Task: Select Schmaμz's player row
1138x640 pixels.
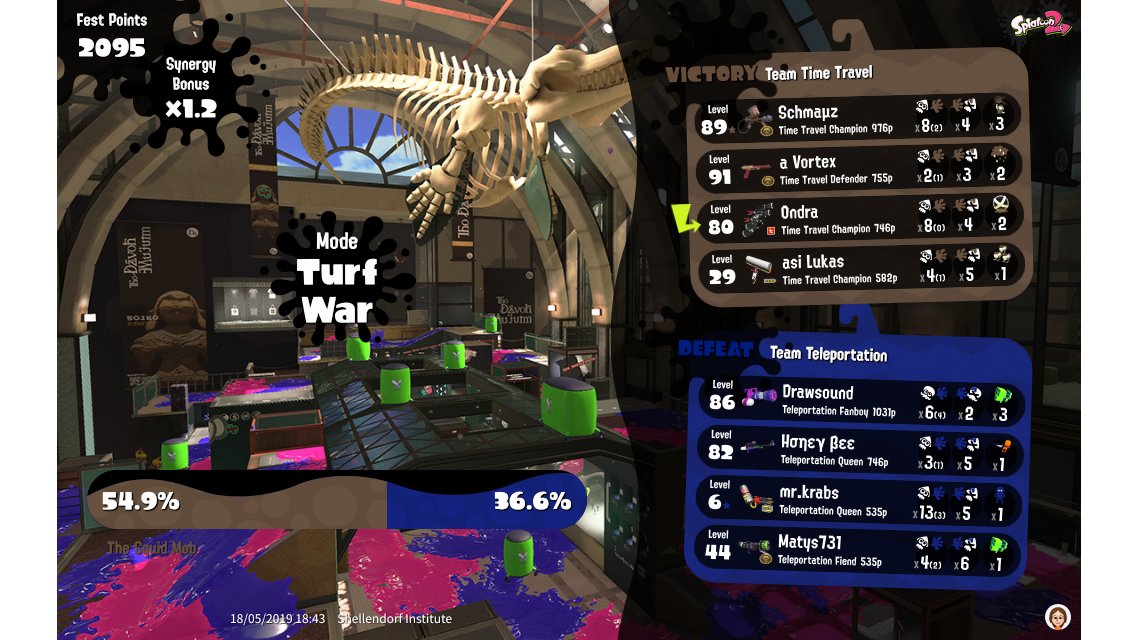Action: (x=860, y=118)
